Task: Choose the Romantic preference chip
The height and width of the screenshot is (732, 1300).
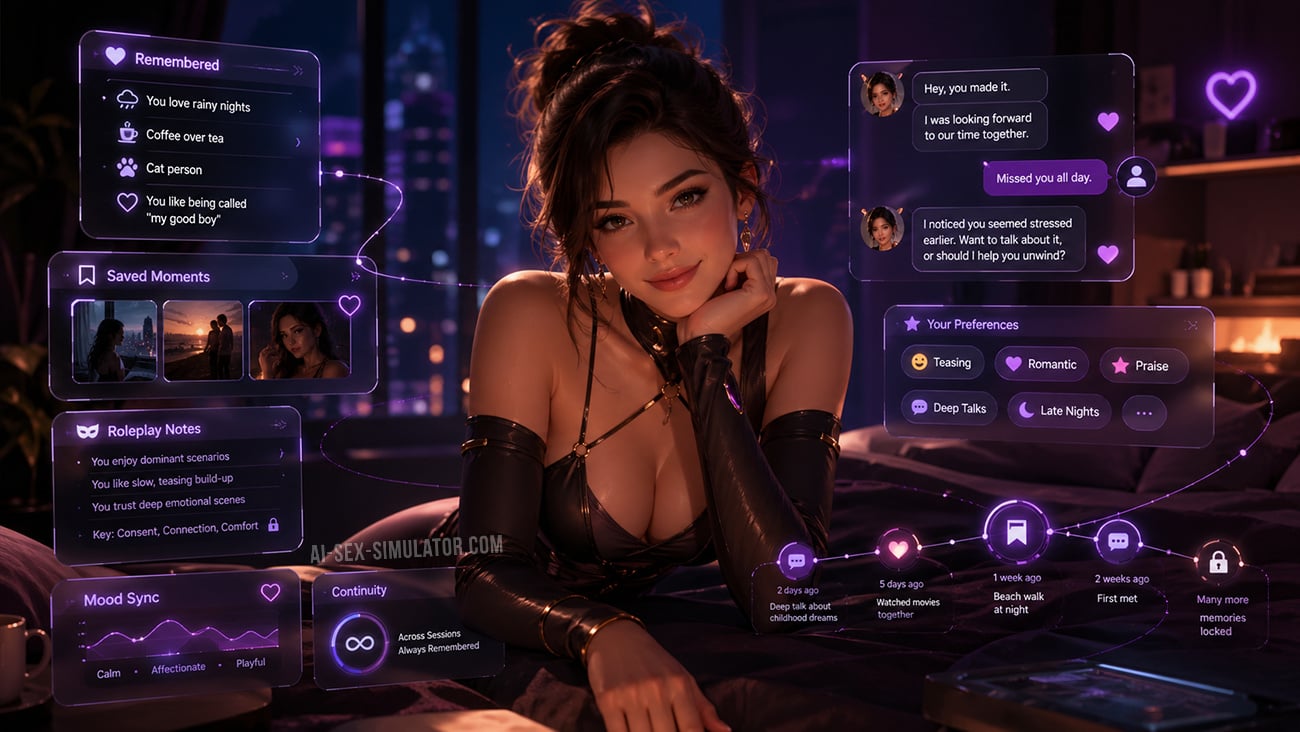Action: coord(1040,364)
